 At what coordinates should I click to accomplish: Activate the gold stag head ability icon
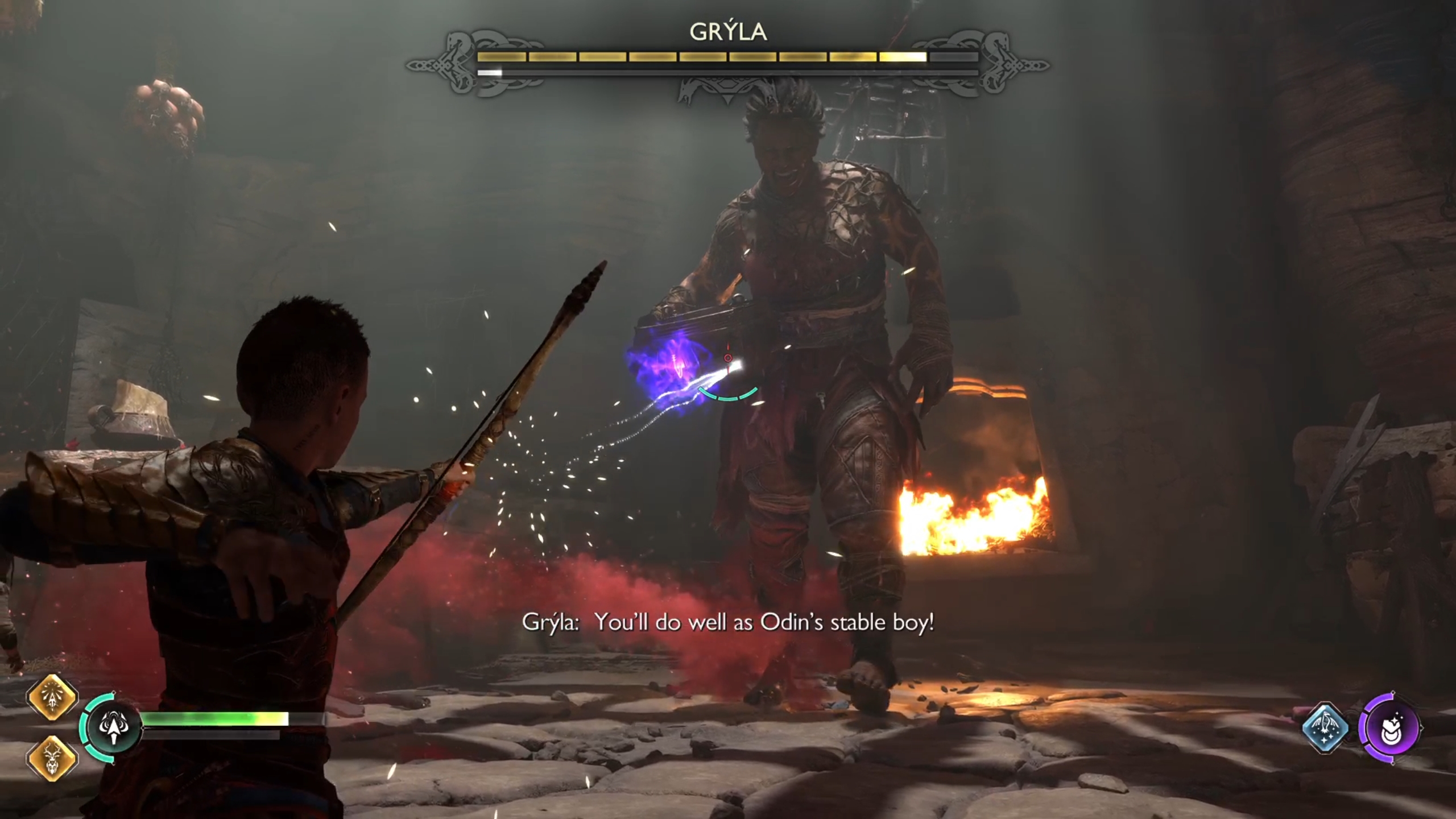[52, 758]
